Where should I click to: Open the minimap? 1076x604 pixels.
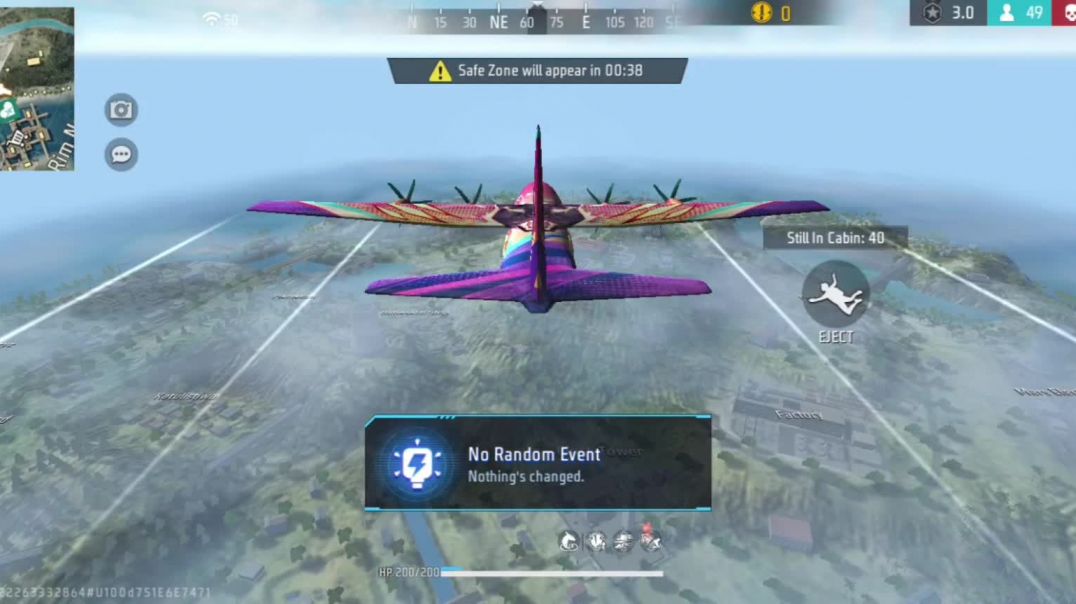click(36, 88)
